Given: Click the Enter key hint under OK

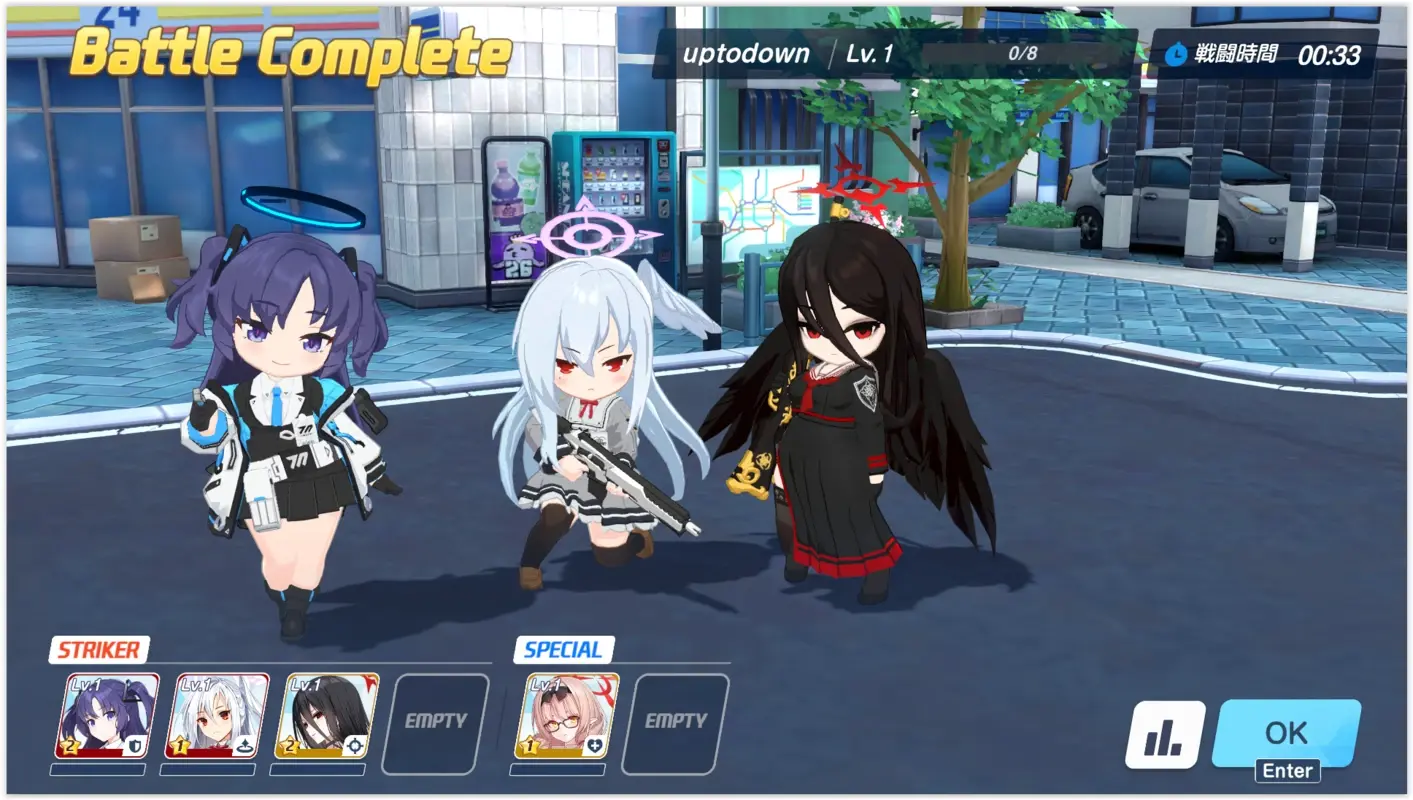Looking at the screenshot, I should [1287, 771].
